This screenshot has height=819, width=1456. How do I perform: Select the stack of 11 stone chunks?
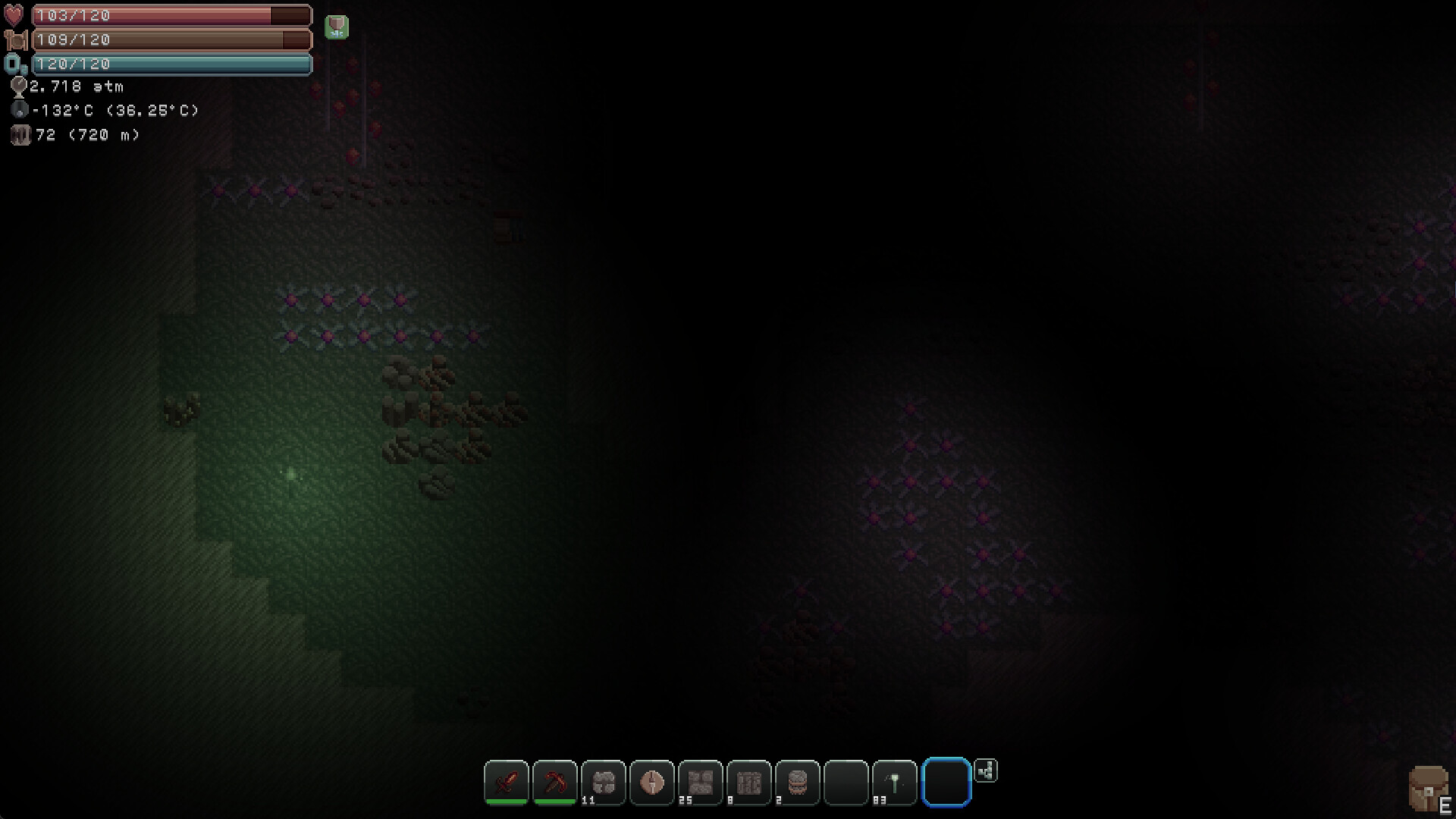point(604,783)
